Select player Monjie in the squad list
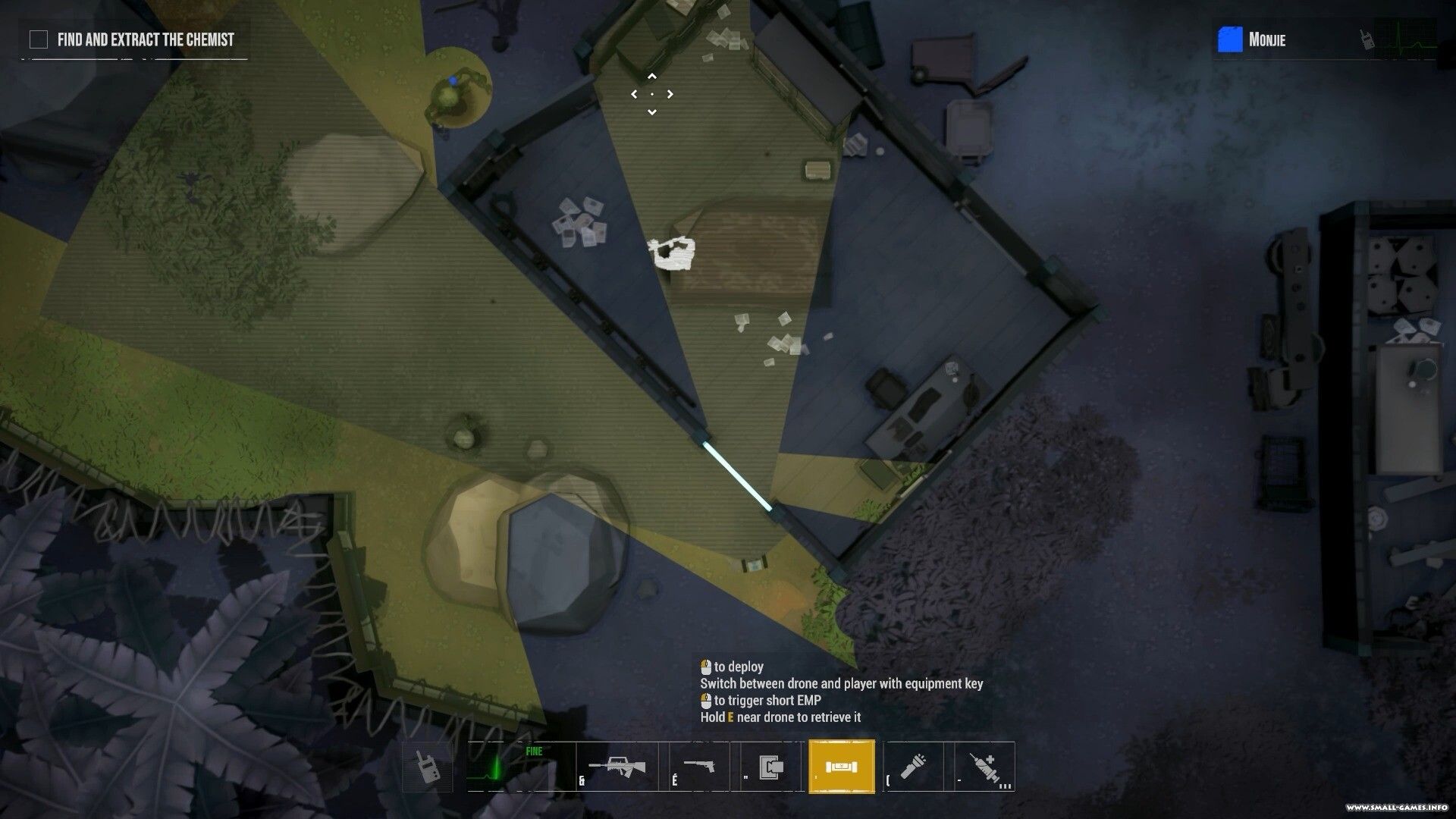The image size is (1456, 819). tap(1266, 39)
